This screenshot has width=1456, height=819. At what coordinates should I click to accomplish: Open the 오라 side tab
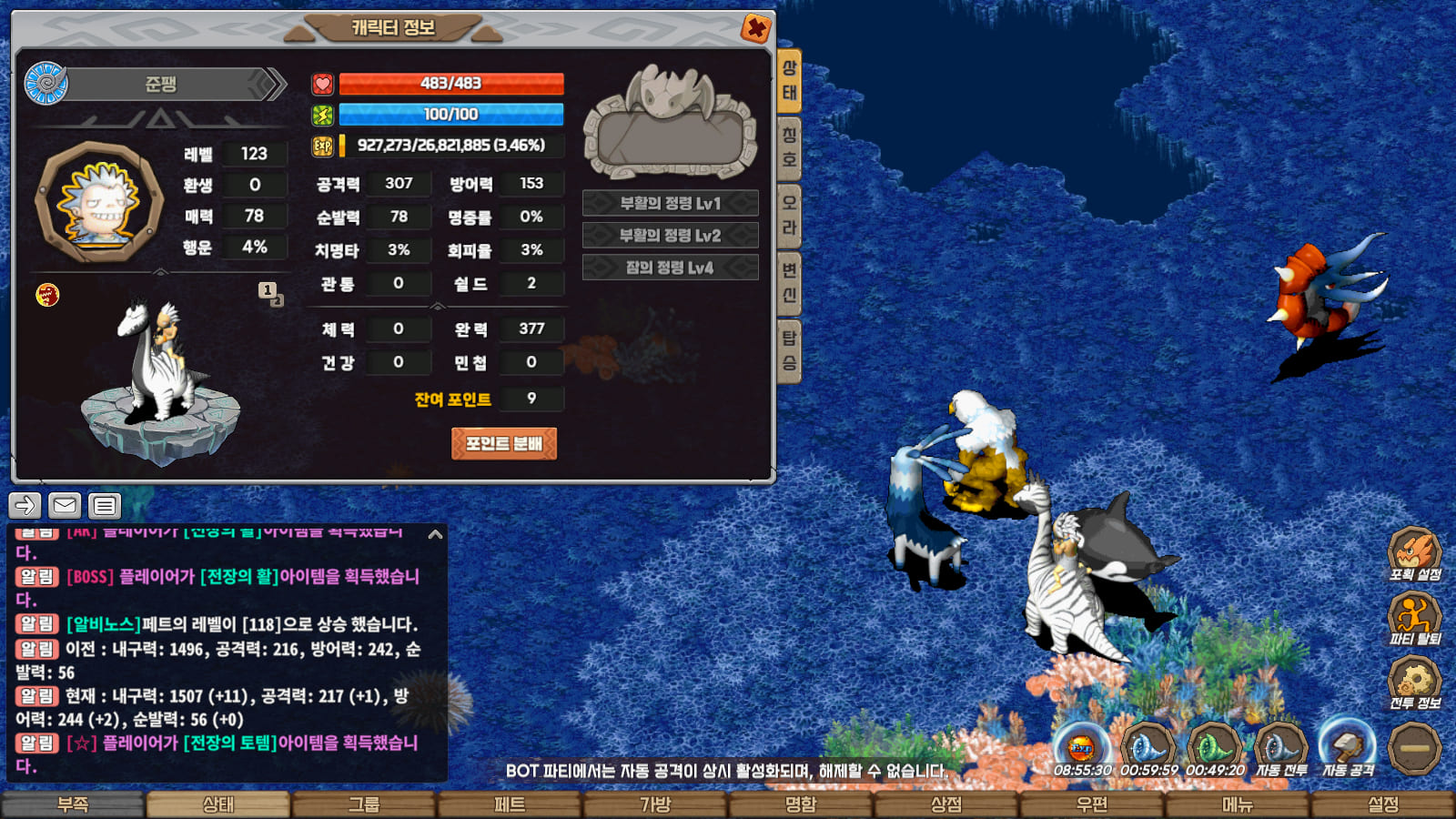(789, 216)
